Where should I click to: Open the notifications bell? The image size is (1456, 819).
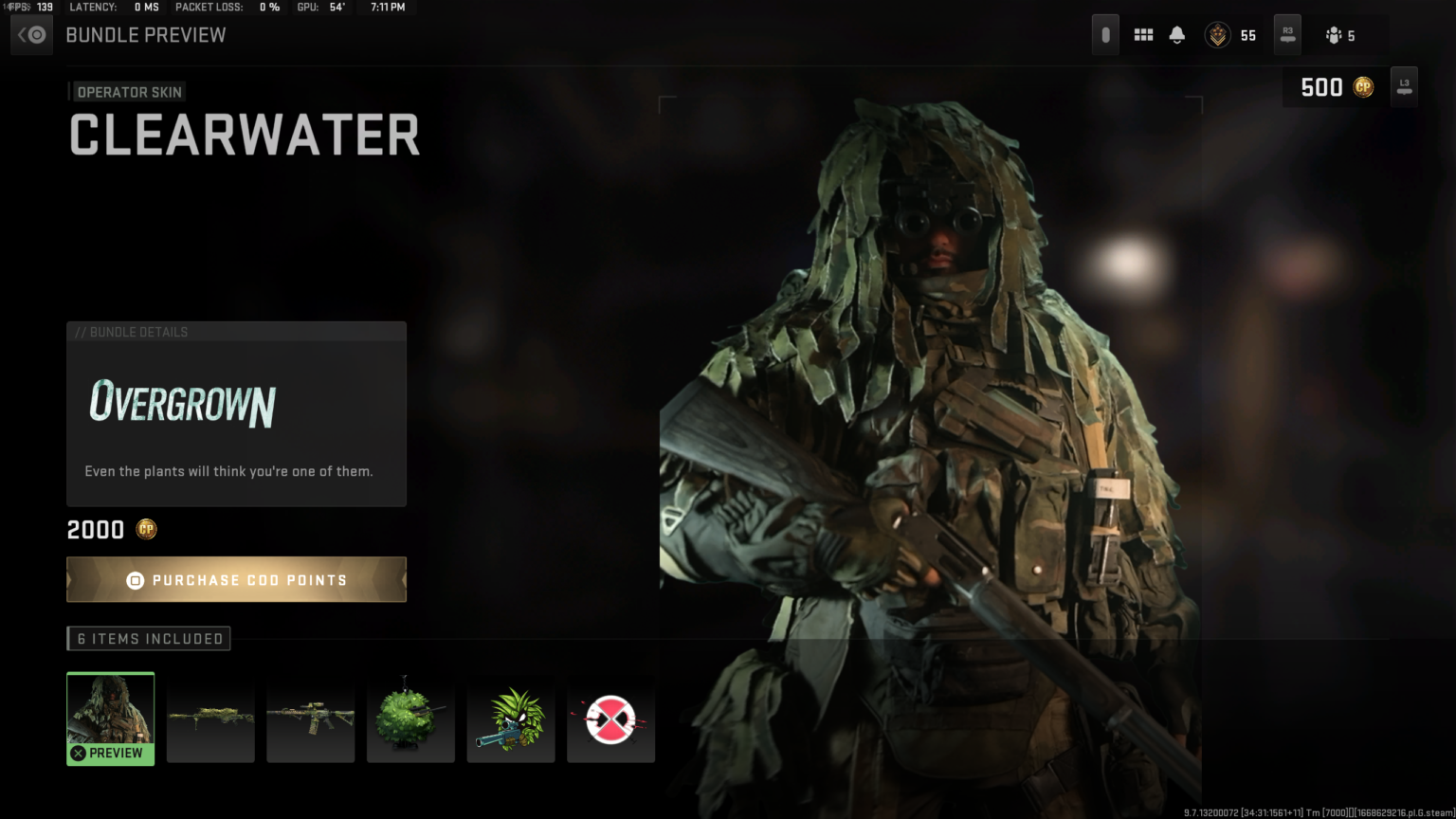coord(1178,34)
